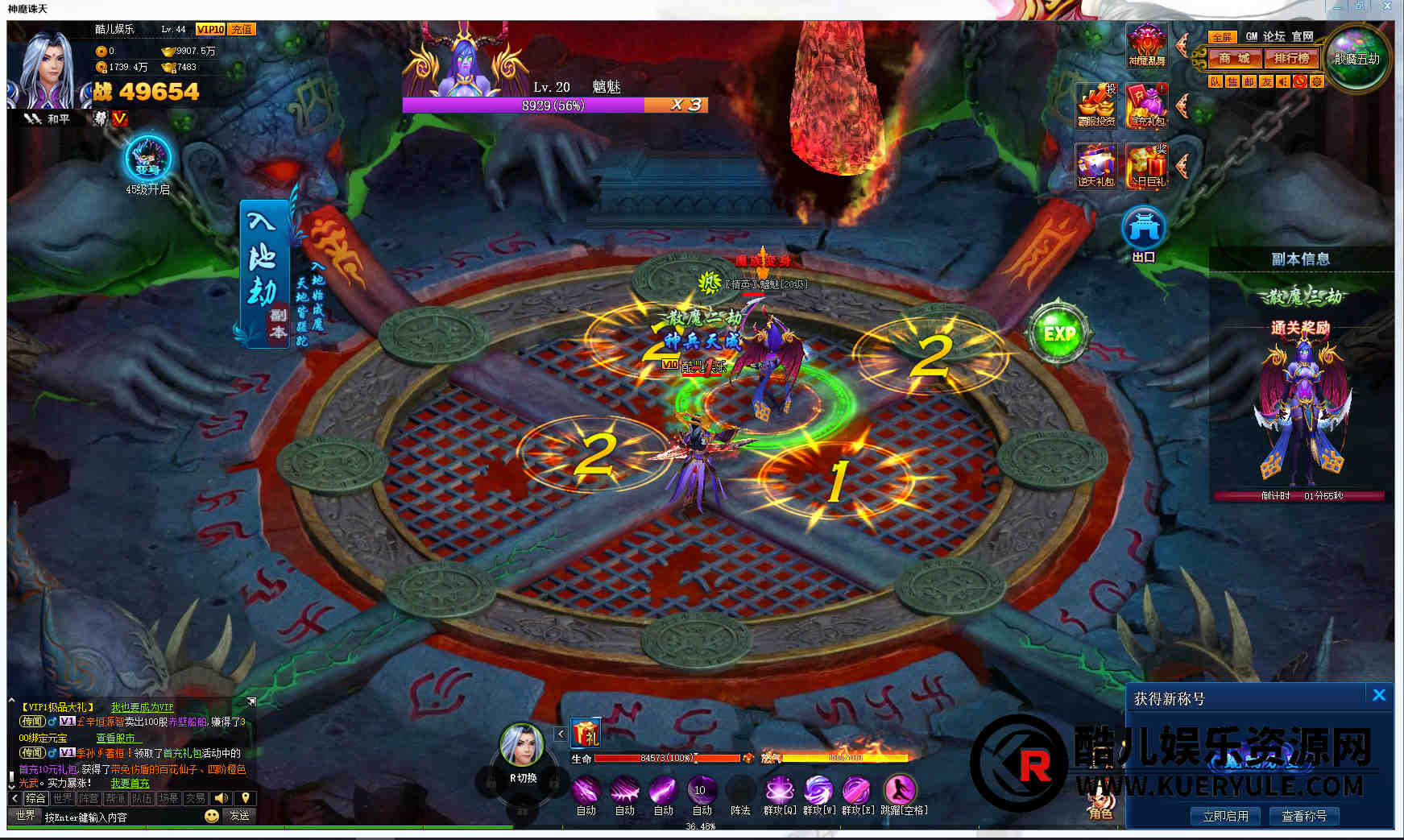The width and height of the screenshot is (1404, 840).
Task: Click the 出口 dungeon exit button
Action: point(1144,232)
